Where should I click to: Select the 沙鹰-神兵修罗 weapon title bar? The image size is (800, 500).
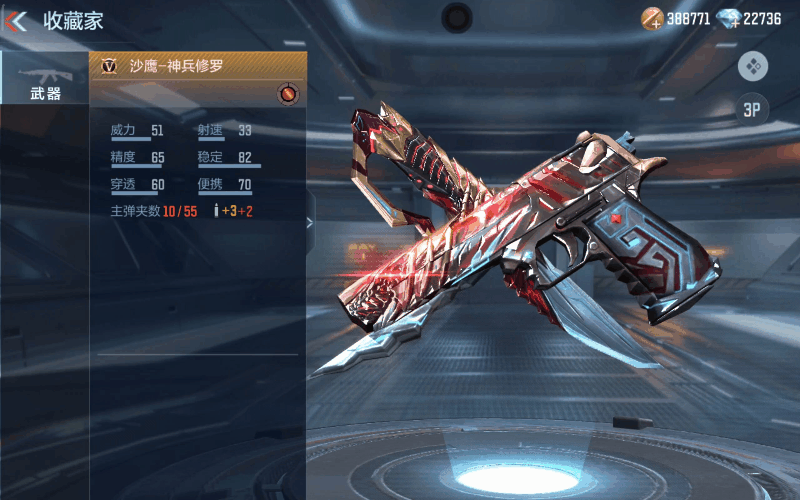coord(197,66)
